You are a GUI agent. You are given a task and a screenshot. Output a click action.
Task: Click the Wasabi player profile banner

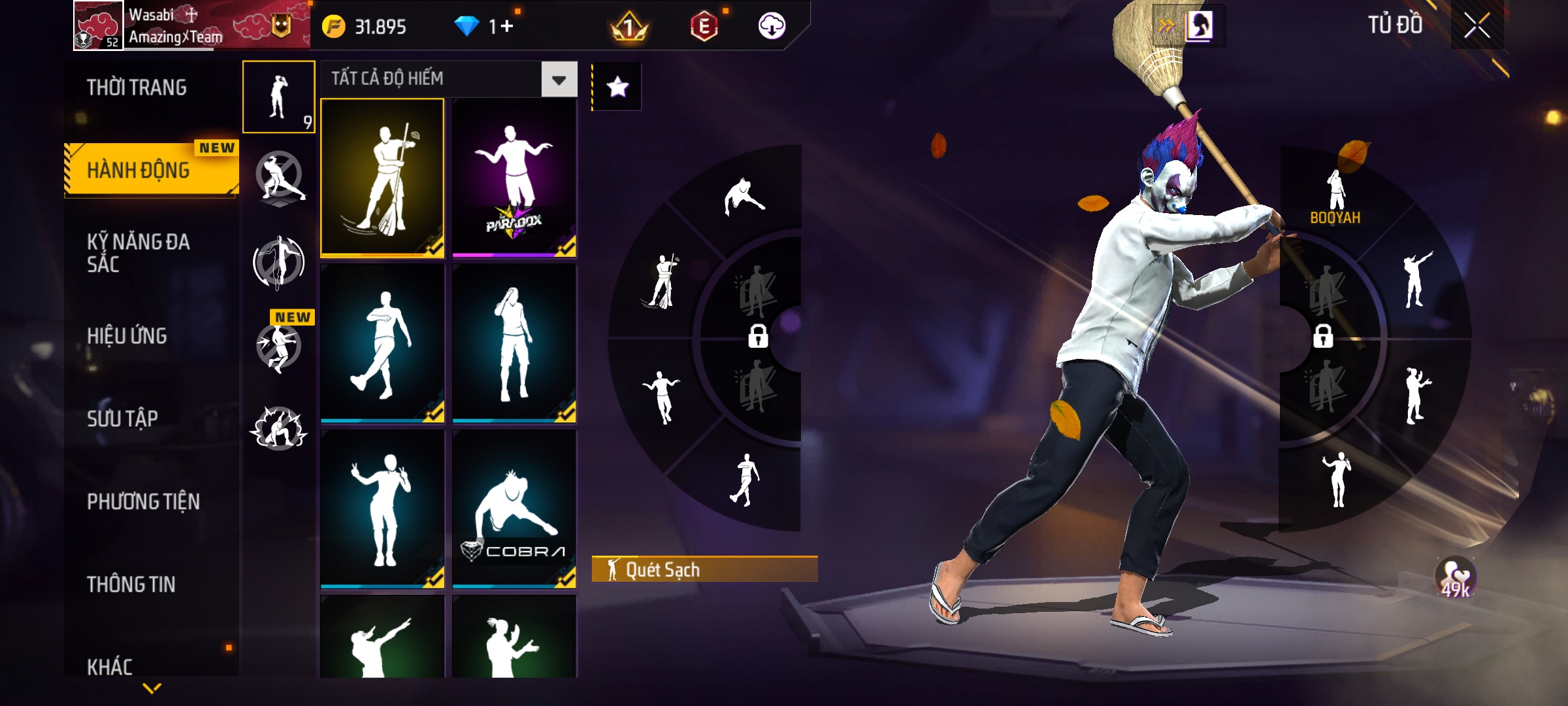[x=189, y=26]
